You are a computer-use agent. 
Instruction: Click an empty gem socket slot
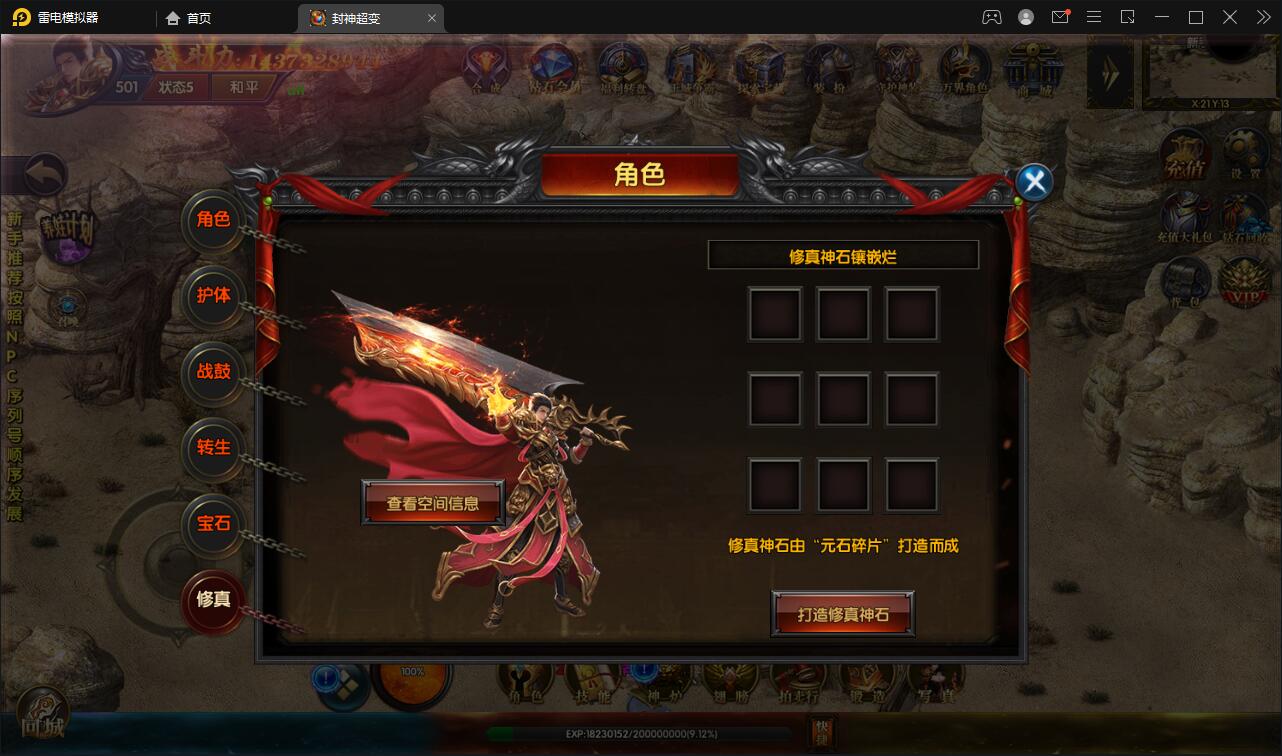pos(774,313)
